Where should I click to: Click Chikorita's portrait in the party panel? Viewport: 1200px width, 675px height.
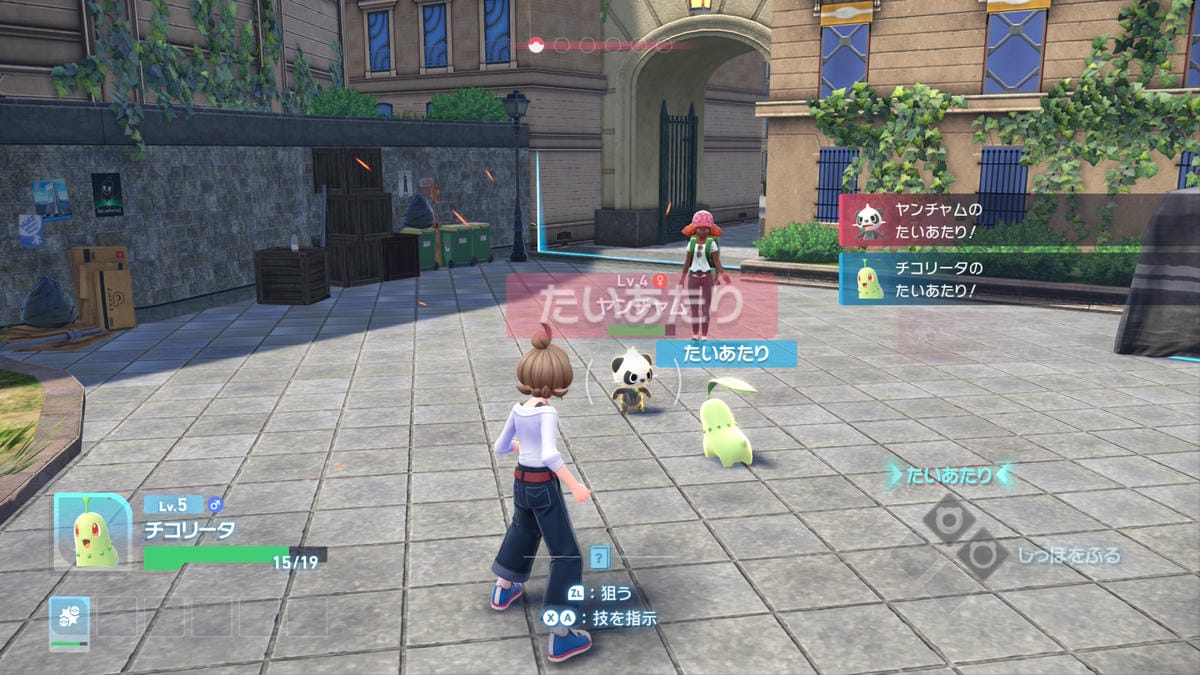[x=94, y=532]
